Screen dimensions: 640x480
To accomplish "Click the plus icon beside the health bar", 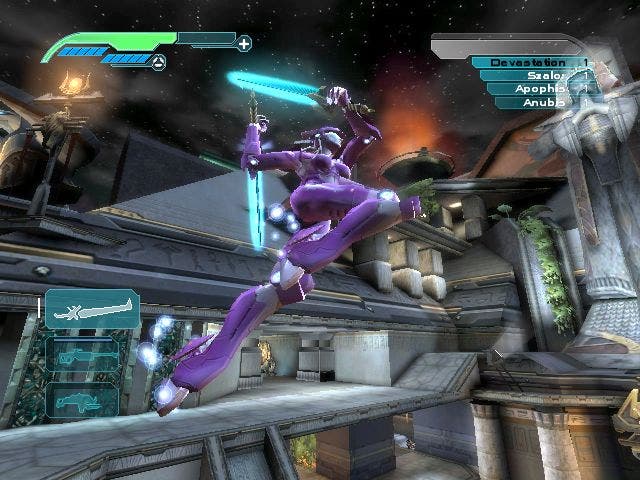I will tap(243, 43).
